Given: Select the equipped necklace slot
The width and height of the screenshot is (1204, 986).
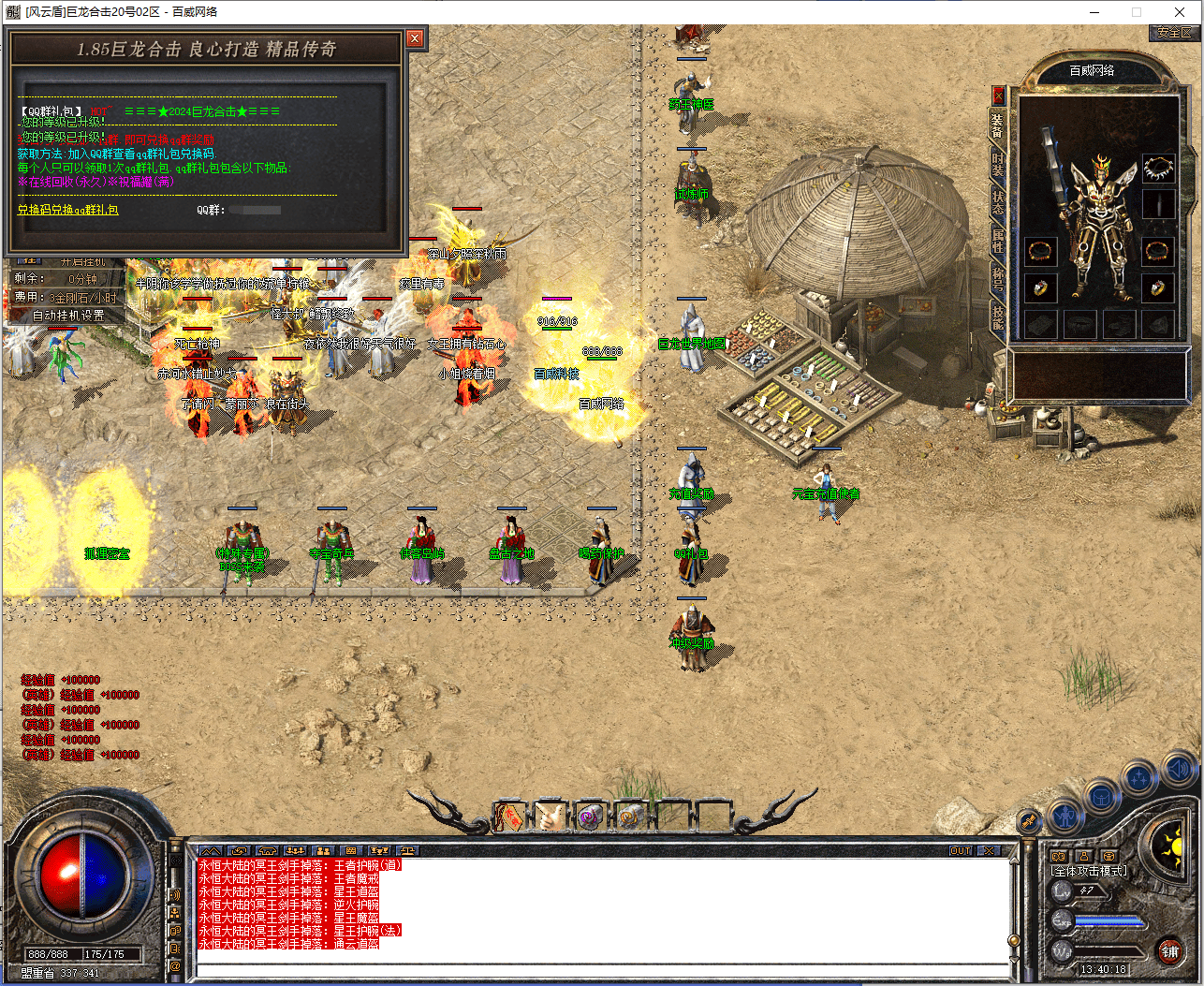Looking at the screenshot, I should click(x=1158, y=169).
